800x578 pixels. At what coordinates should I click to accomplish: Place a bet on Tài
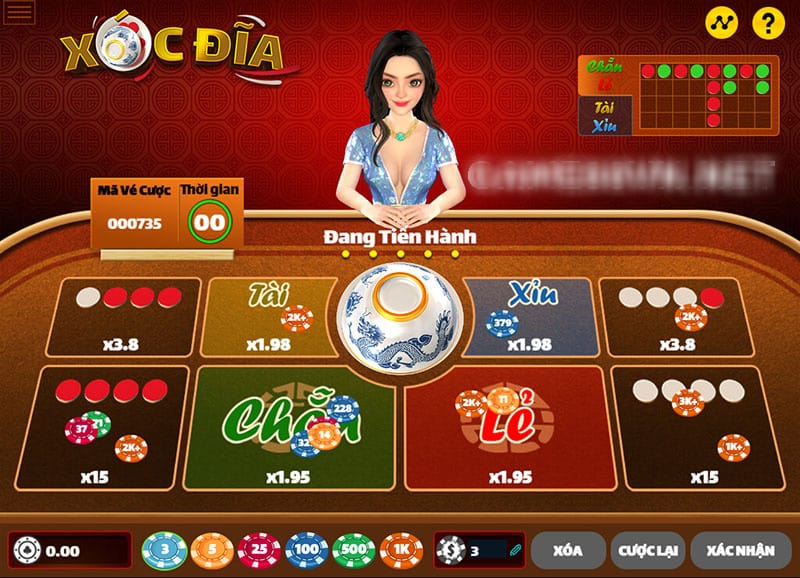coord(265,317)
